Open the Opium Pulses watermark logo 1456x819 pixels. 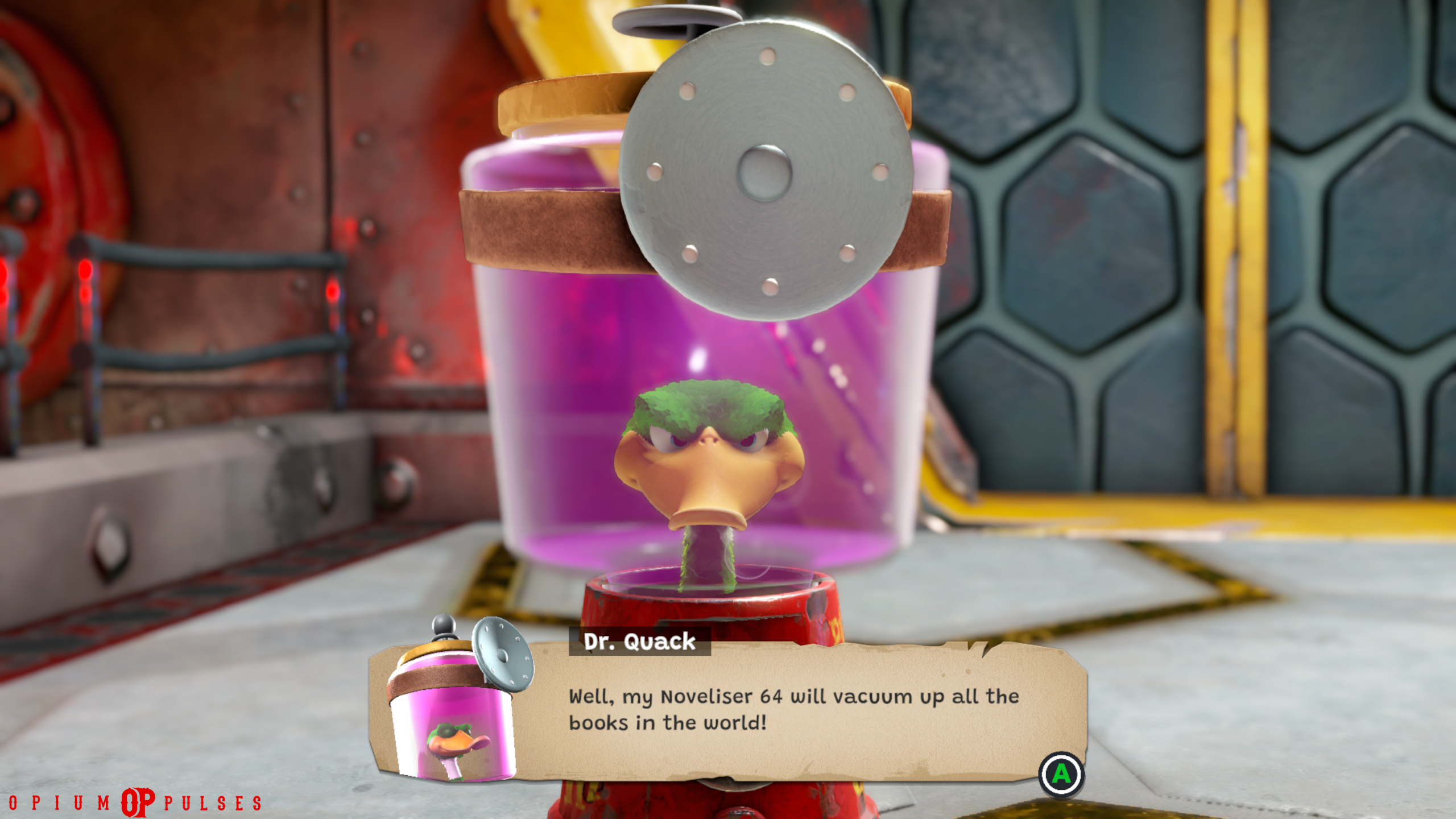click(137, 802)
